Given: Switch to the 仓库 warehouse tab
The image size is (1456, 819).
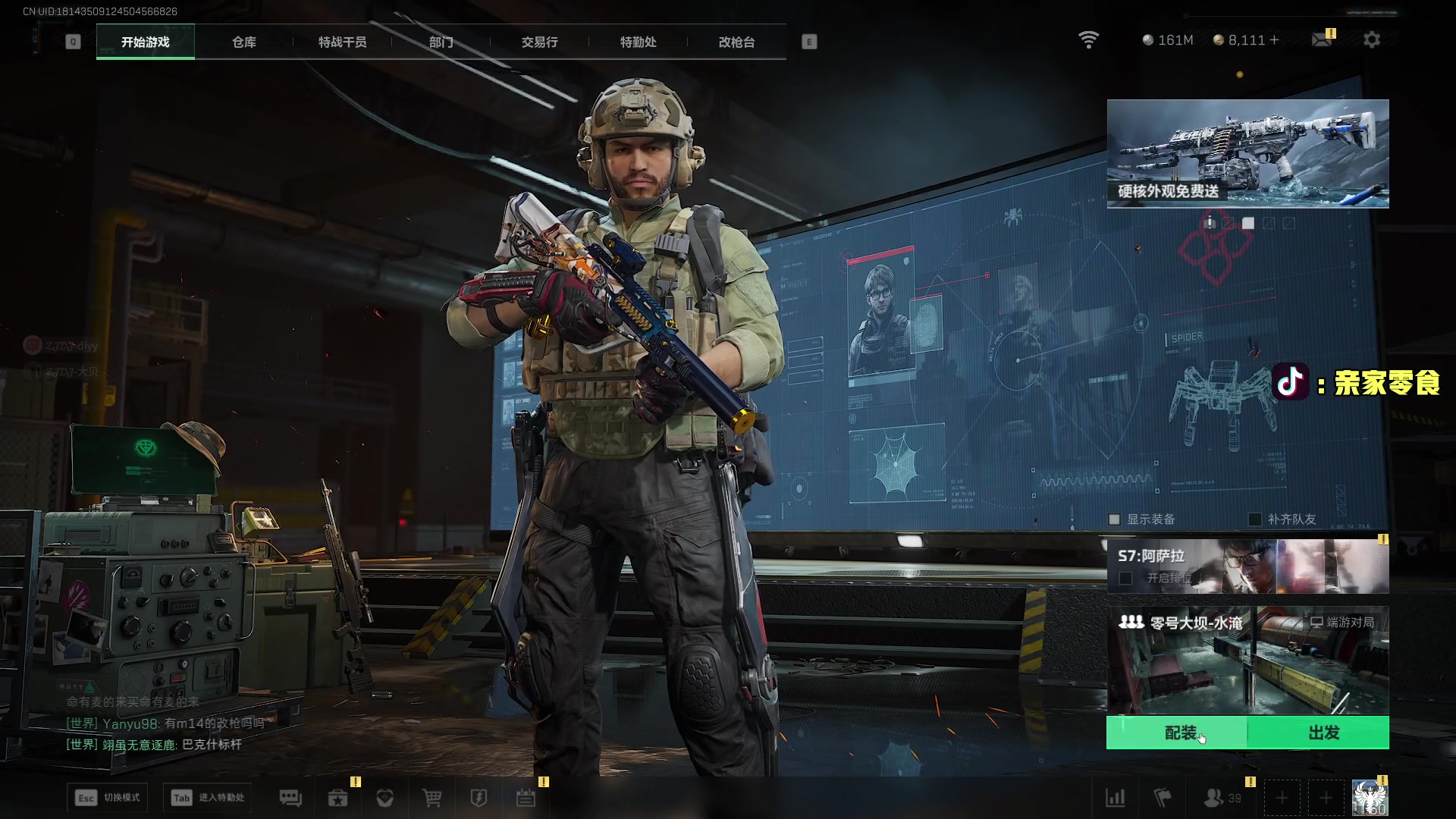Looking at the screenshot, I should (x=244, y=42).
